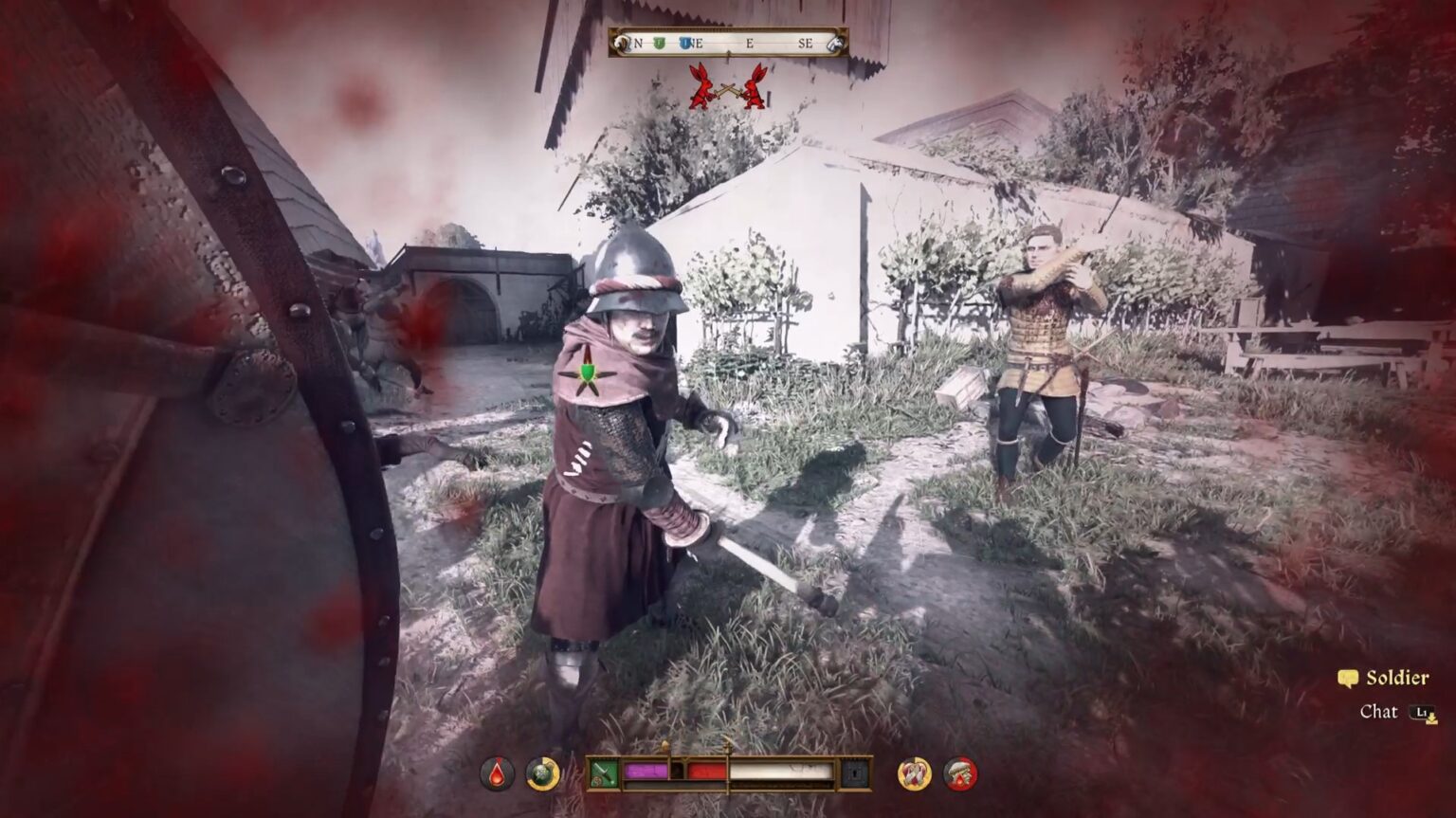Select the N marker on the compass strip
Image resolution: width=1456 pixels, height=818 pixels.
click(x=637, y=42)
